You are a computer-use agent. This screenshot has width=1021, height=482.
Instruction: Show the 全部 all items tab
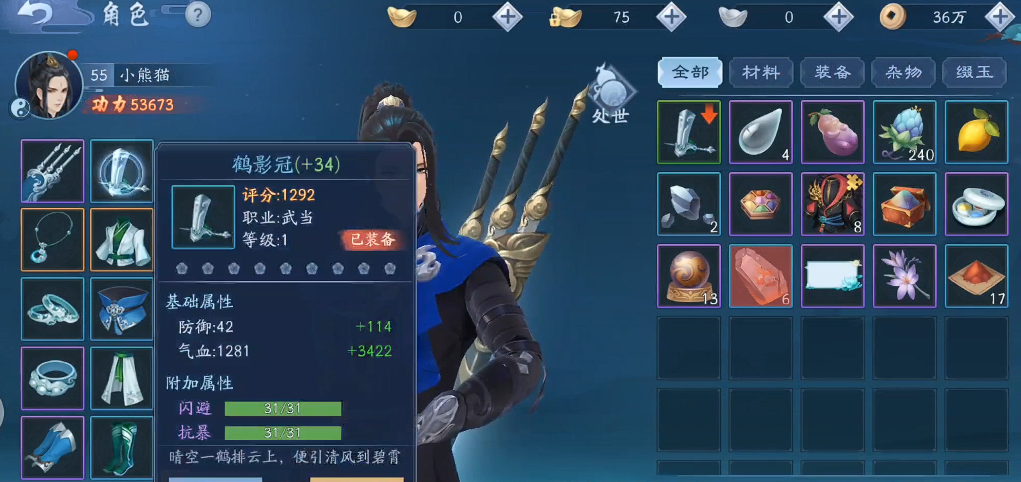[x=690, y=72]
